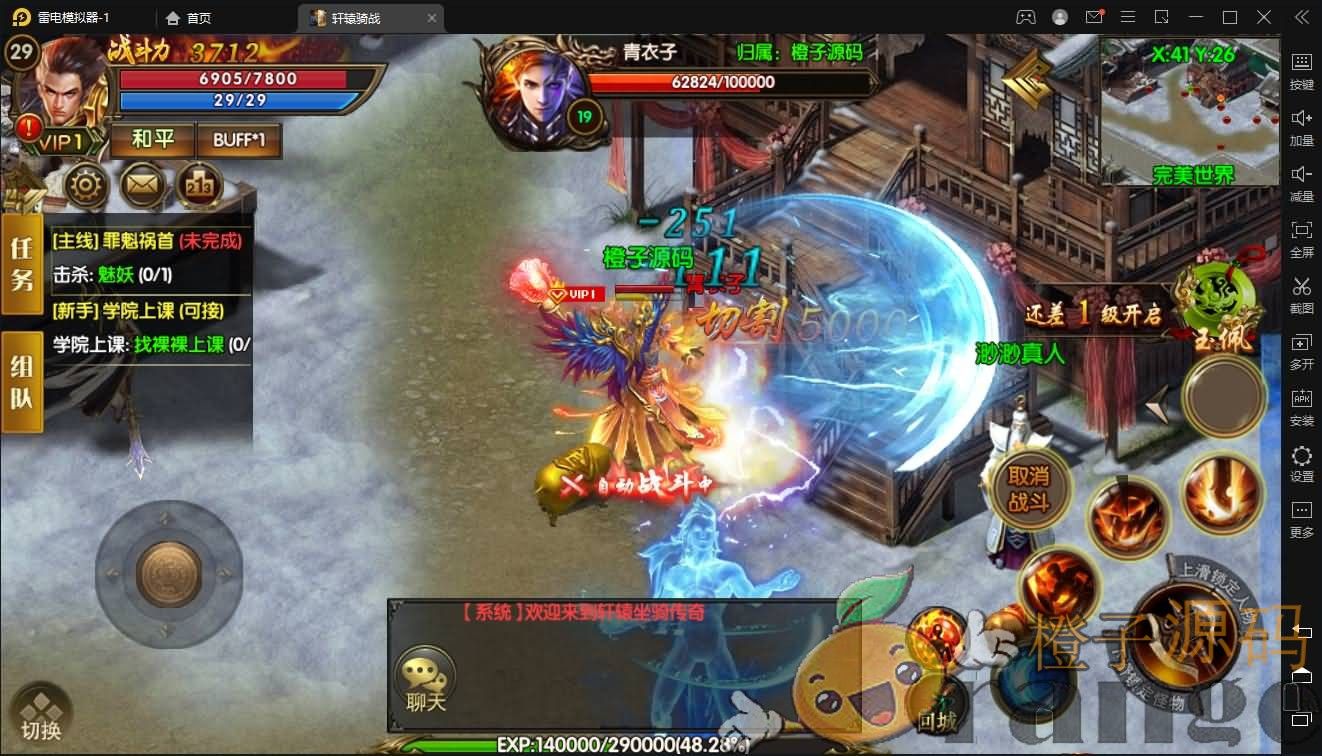The image size is (1322, 756).
Task: Click the emulator 截图 screenshot tool
Action: (1301, 294)
